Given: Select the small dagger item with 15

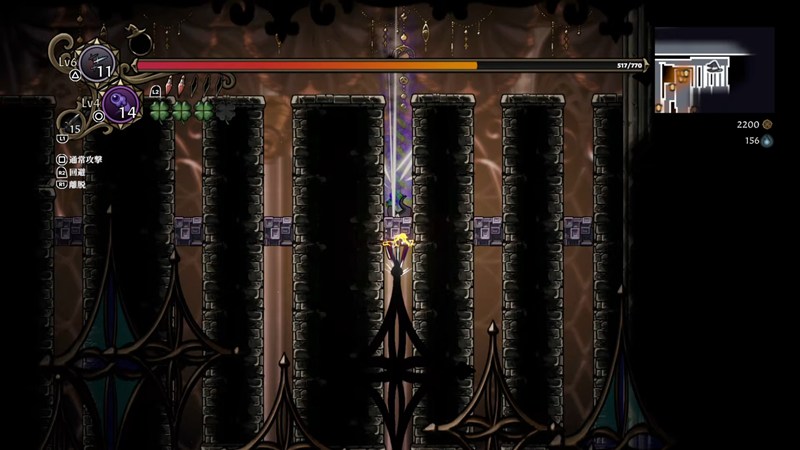Looking at the screenshot, I should pyautogui.click(x=70, y=122).
